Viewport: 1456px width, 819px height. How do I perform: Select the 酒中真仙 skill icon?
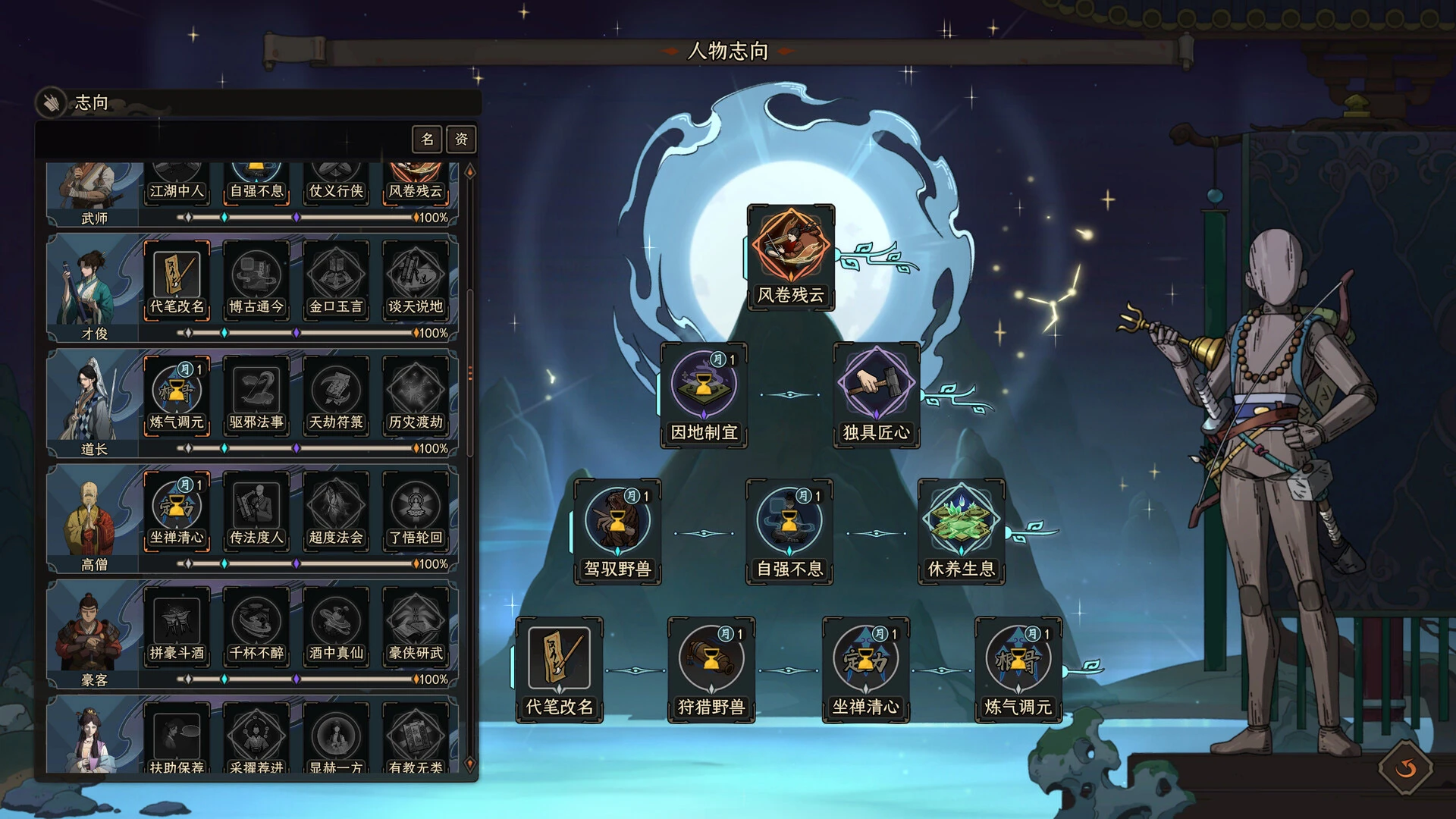[x=336, y=622]
